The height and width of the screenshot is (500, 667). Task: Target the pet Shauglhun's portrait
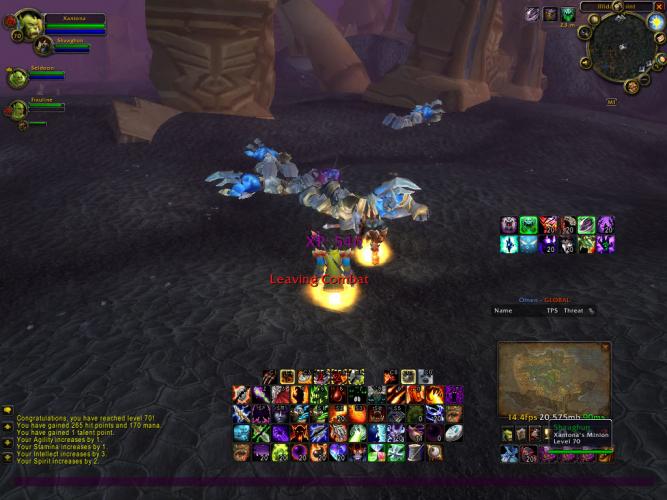coord(42,44)
